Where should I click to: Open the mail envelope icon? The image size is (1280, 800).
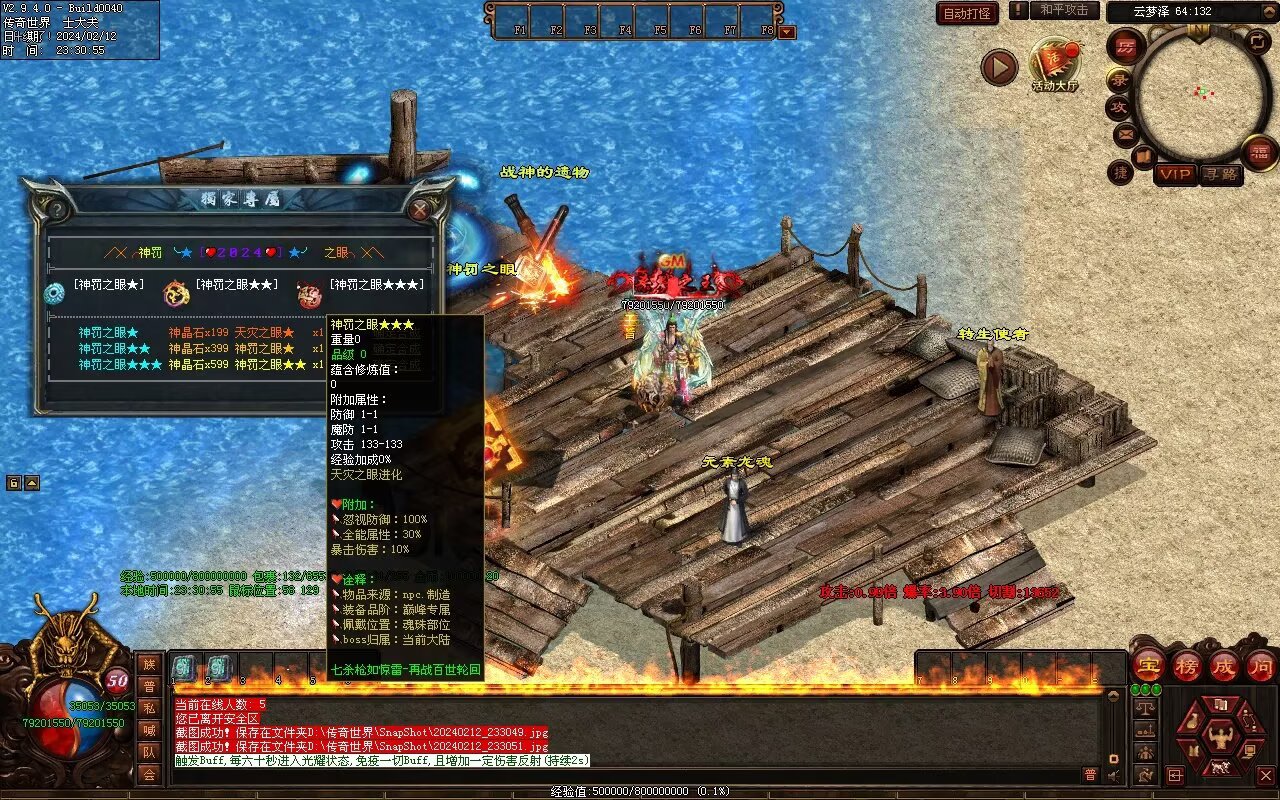coord(1125,133)
